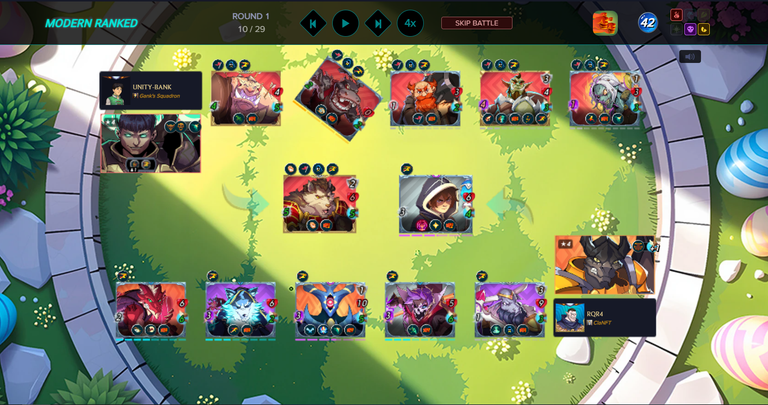Jump back to the previous round

pos(313,23)
